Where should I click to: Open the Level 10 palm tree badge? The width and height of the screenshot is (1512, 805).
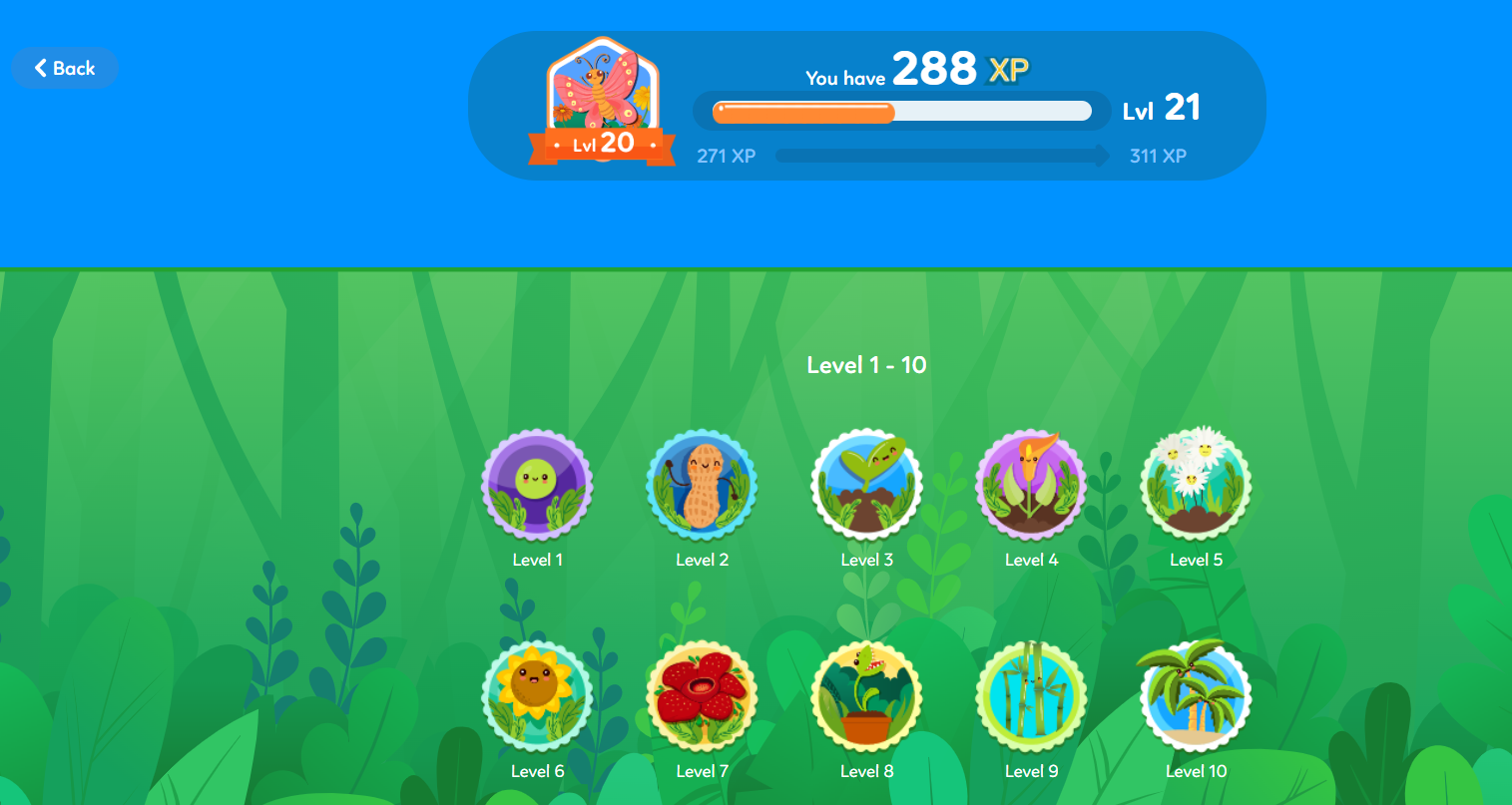1196,697
